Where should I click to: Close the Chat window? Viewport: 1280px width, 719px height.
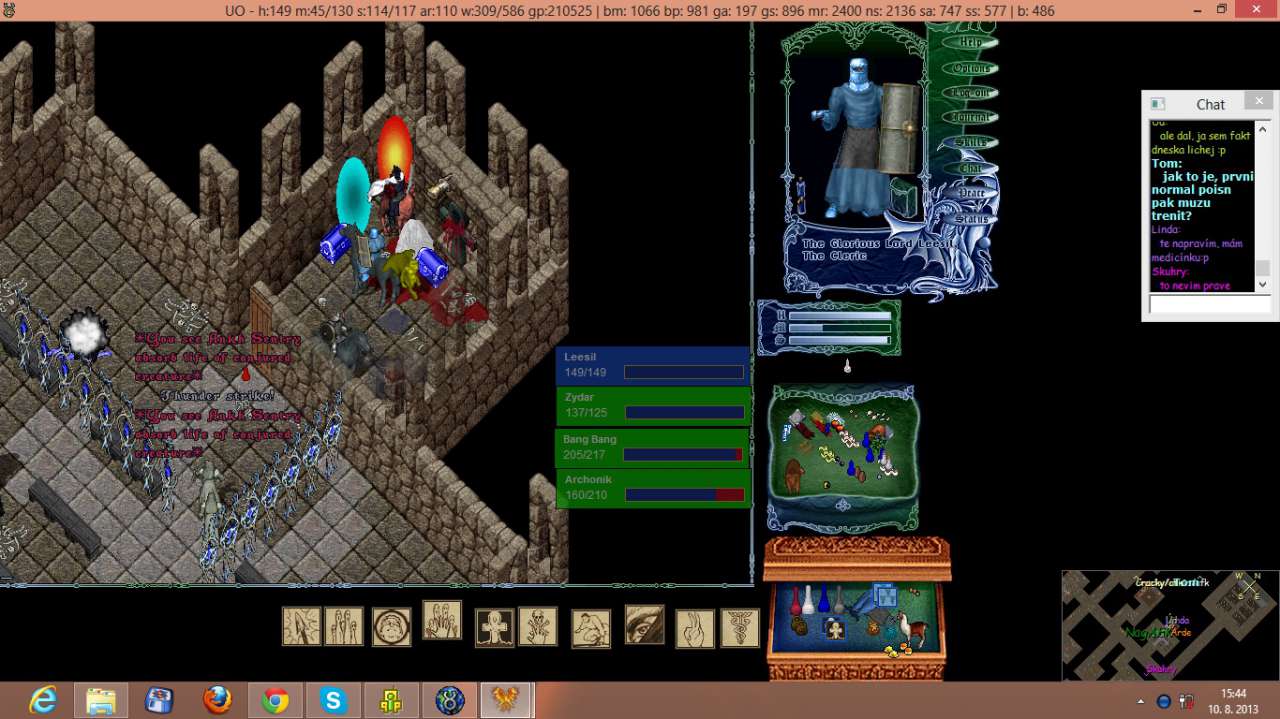1258,101
